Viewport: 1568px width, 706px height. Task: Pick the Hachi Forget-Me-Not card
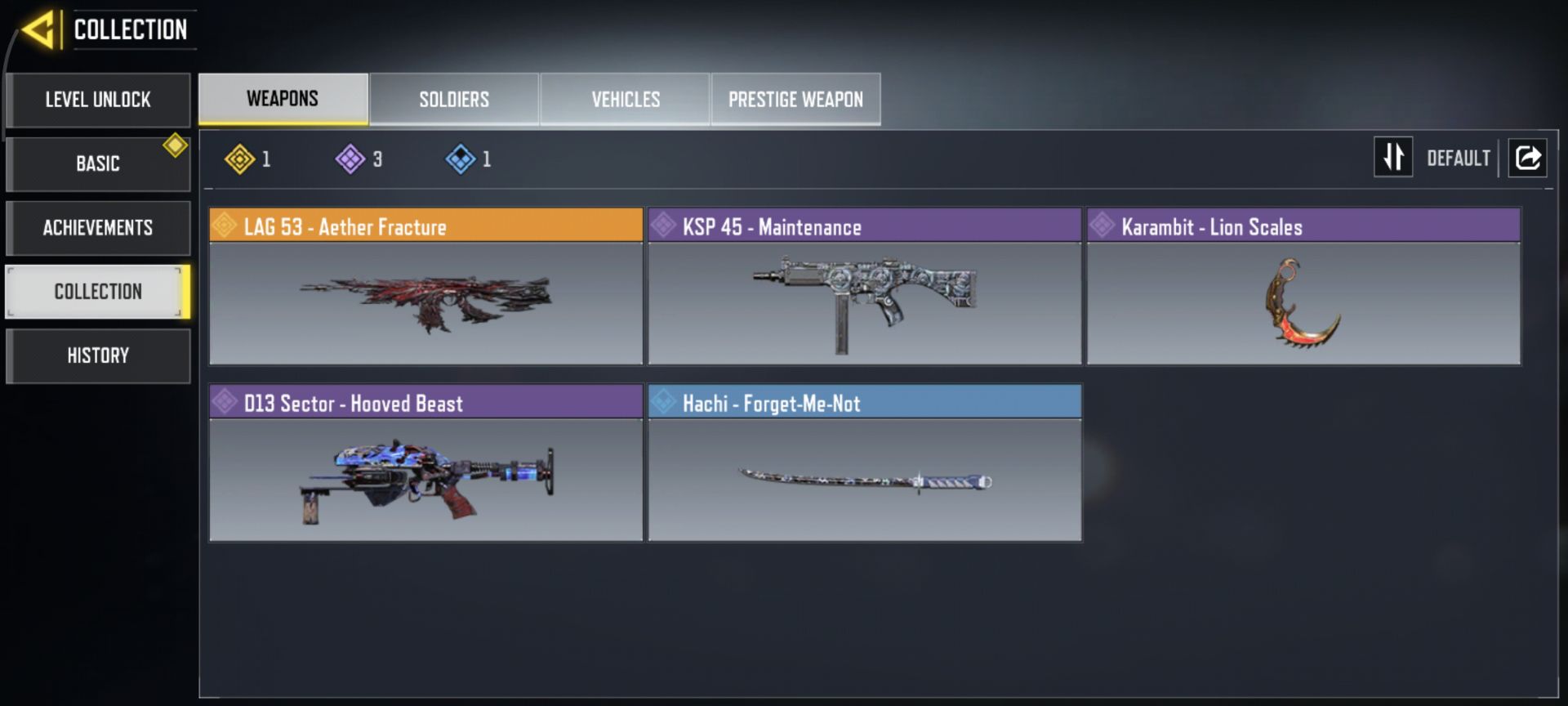(865, 463)
